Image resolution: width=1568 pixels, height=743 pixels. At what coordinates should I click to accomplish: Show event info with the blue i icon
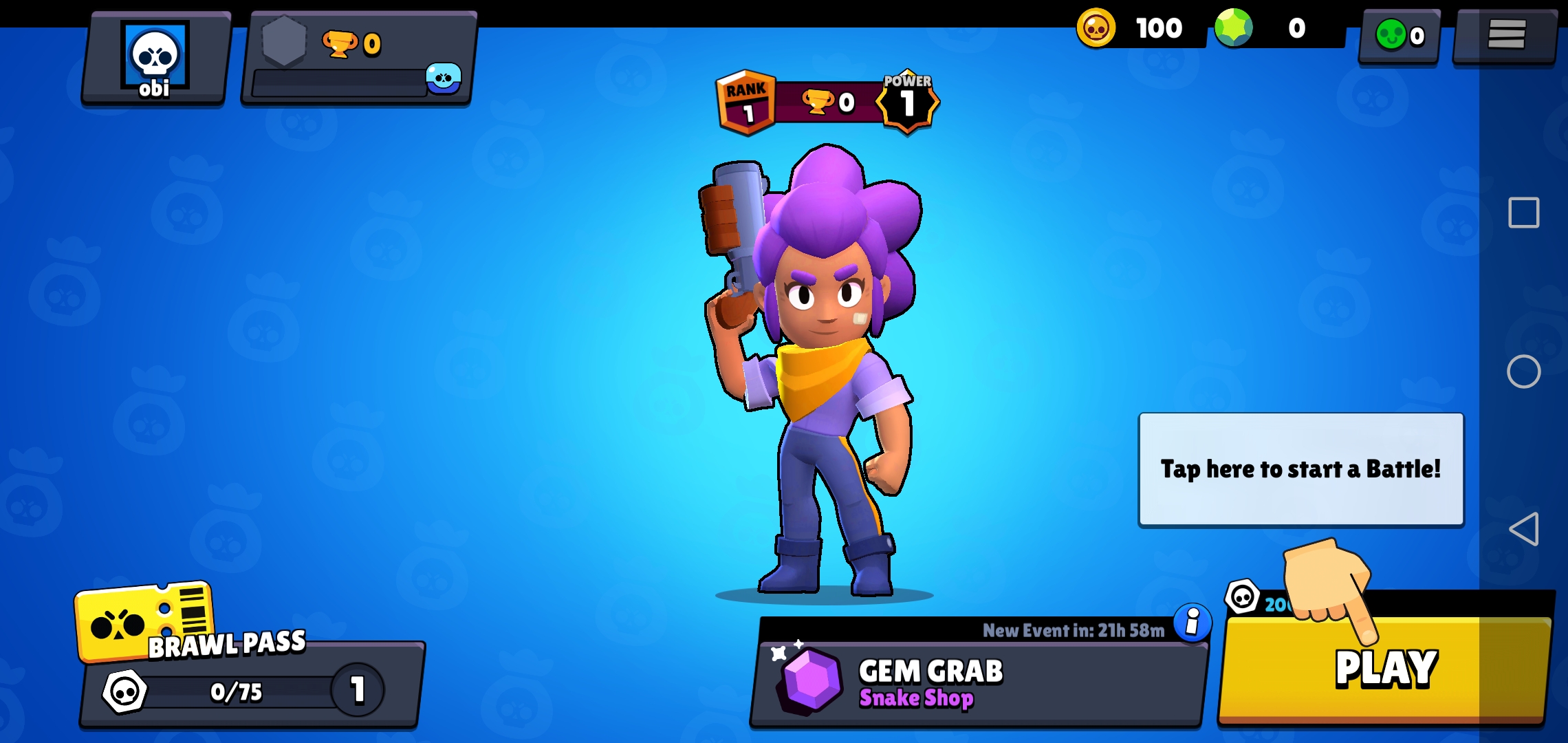[1192, 623]
